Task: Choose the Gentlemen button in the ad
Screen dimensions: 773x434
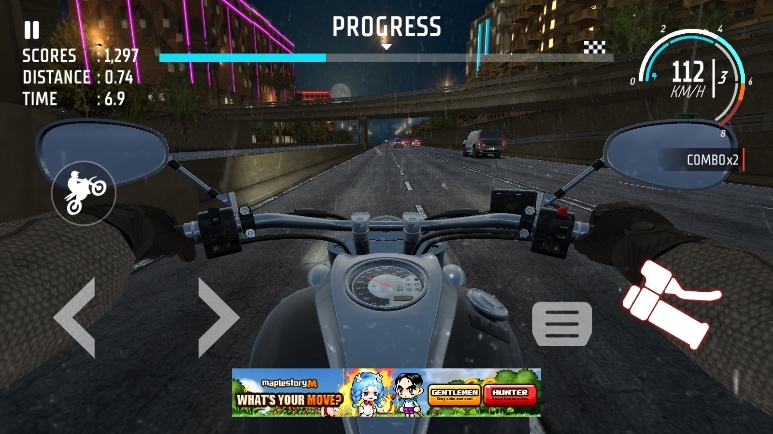Action: [x=454, y=395]
